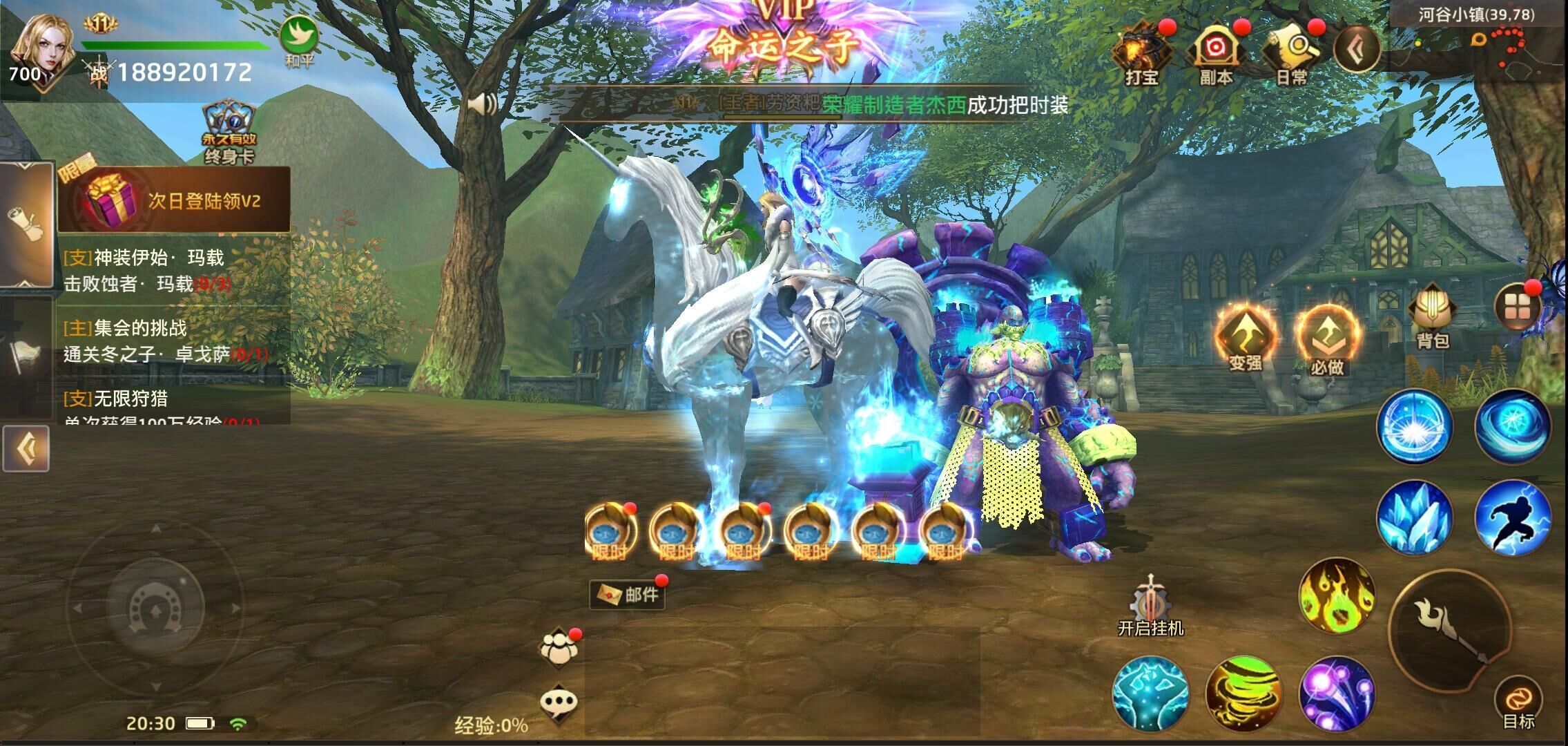Tap the 经验:0% experience progress display
The height and width of the screenshot is (746, 1568).
(491, 724)
